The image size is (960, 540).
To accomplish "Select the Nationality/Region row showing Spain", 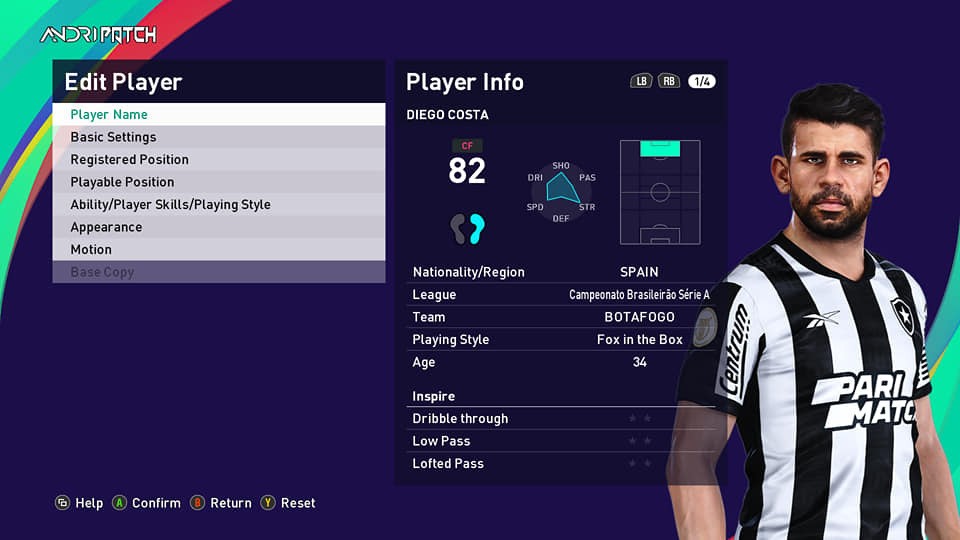I will click(x=562, y=272).
